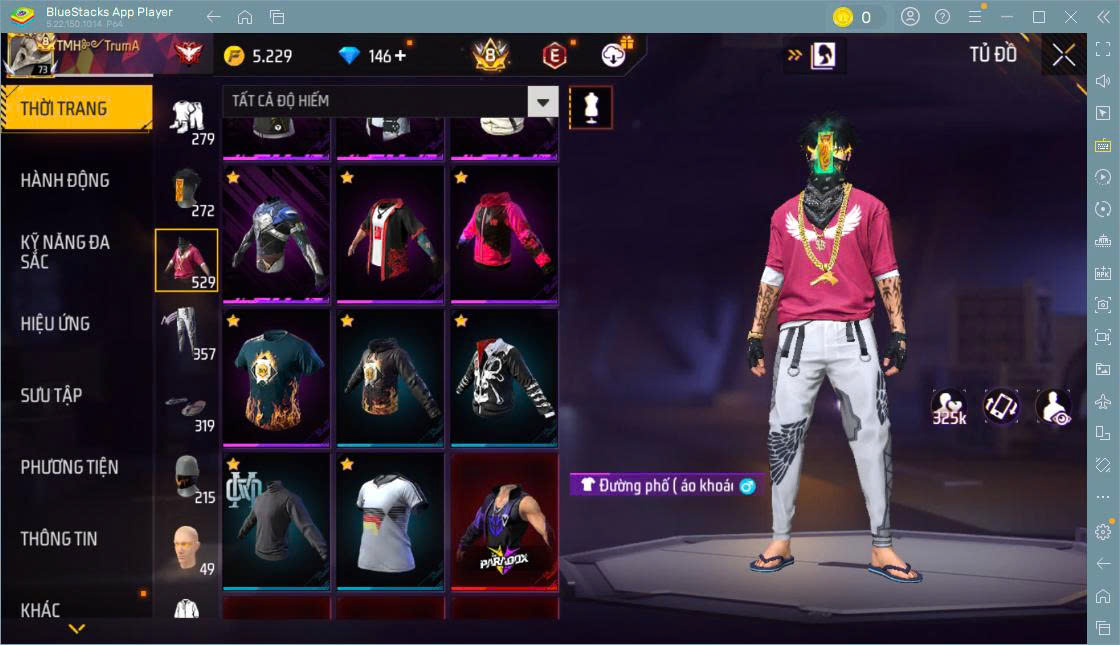The image size is (1120, 645).
Task: Open the Phương Tiện vehicles tab
Action: point(70,467)
